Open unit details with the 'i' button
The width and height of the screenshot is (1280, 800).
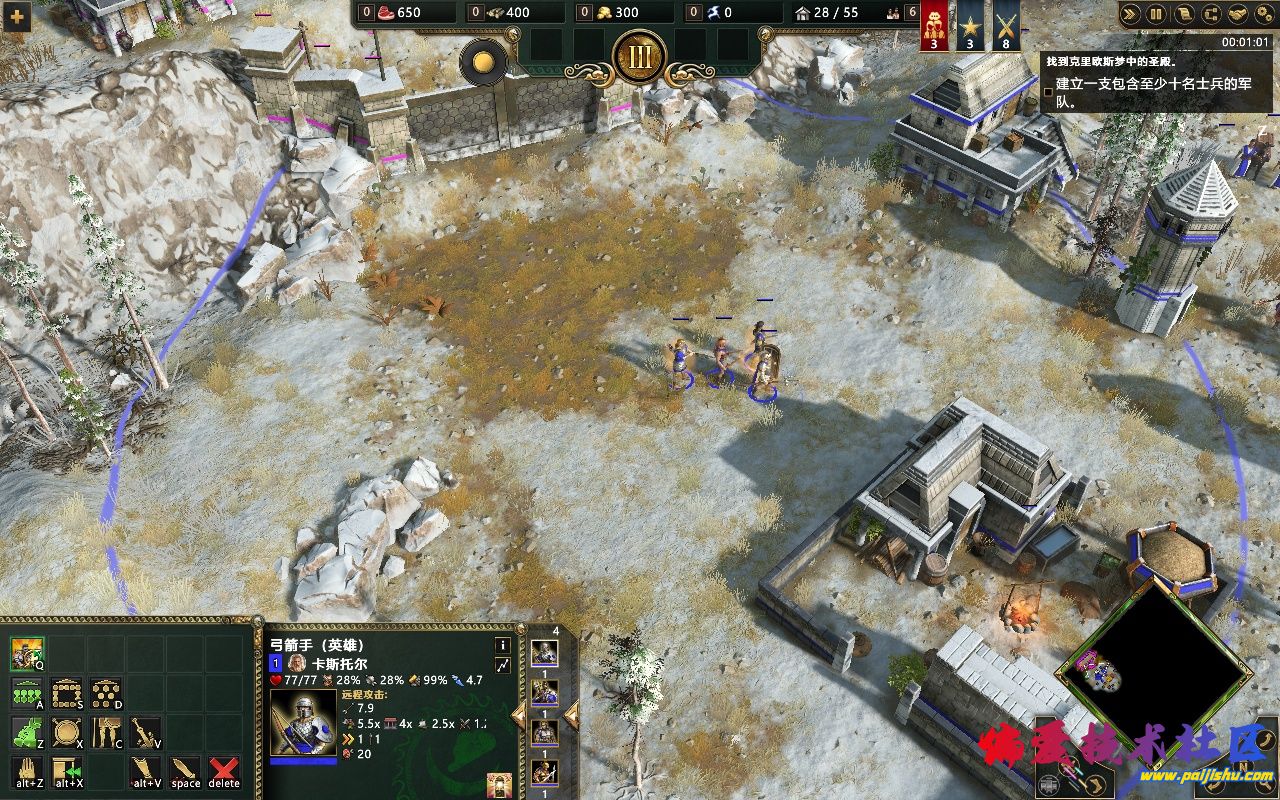(x=503, y=645)
